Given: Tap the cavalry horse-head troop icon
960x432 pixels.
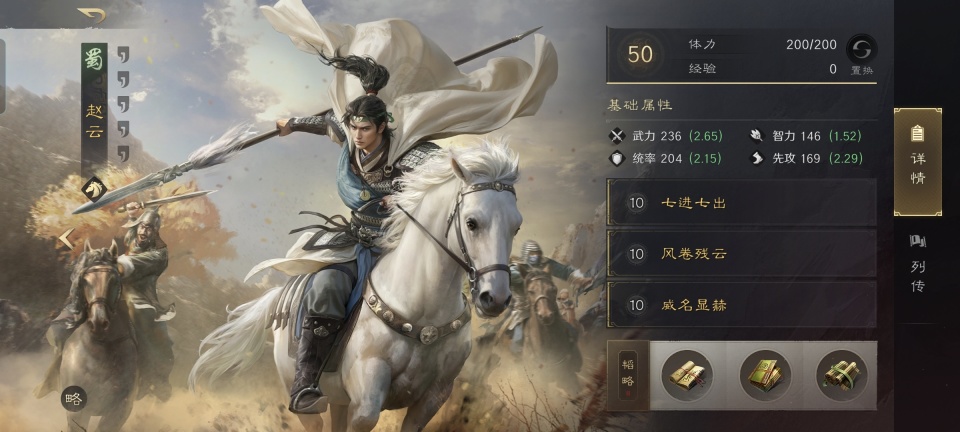Looking at the screenshot, I should 94,186.
